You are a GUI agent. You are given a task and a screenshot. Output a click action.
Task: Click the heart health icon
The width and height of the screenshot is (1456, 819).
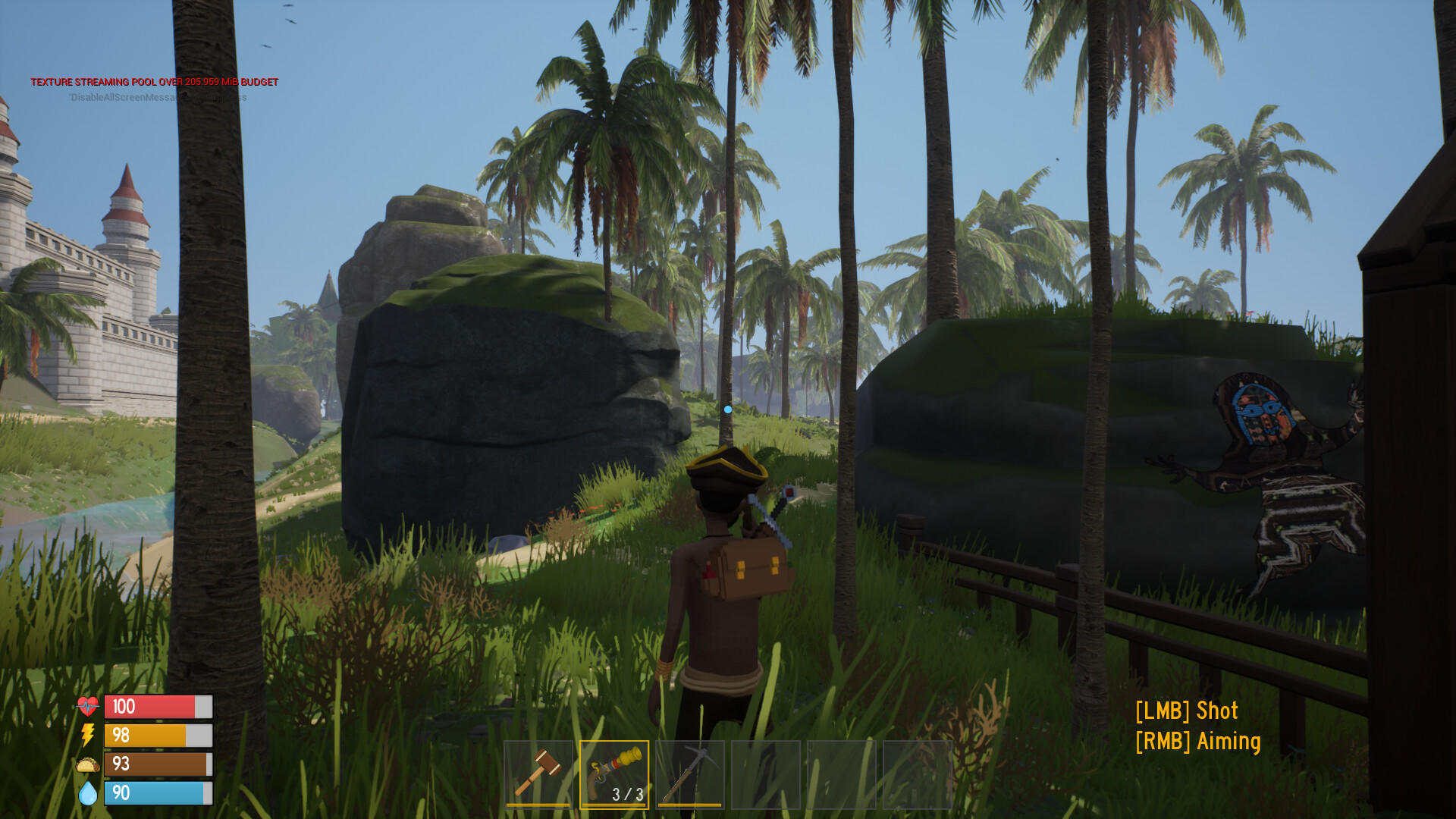click(86, 707)
